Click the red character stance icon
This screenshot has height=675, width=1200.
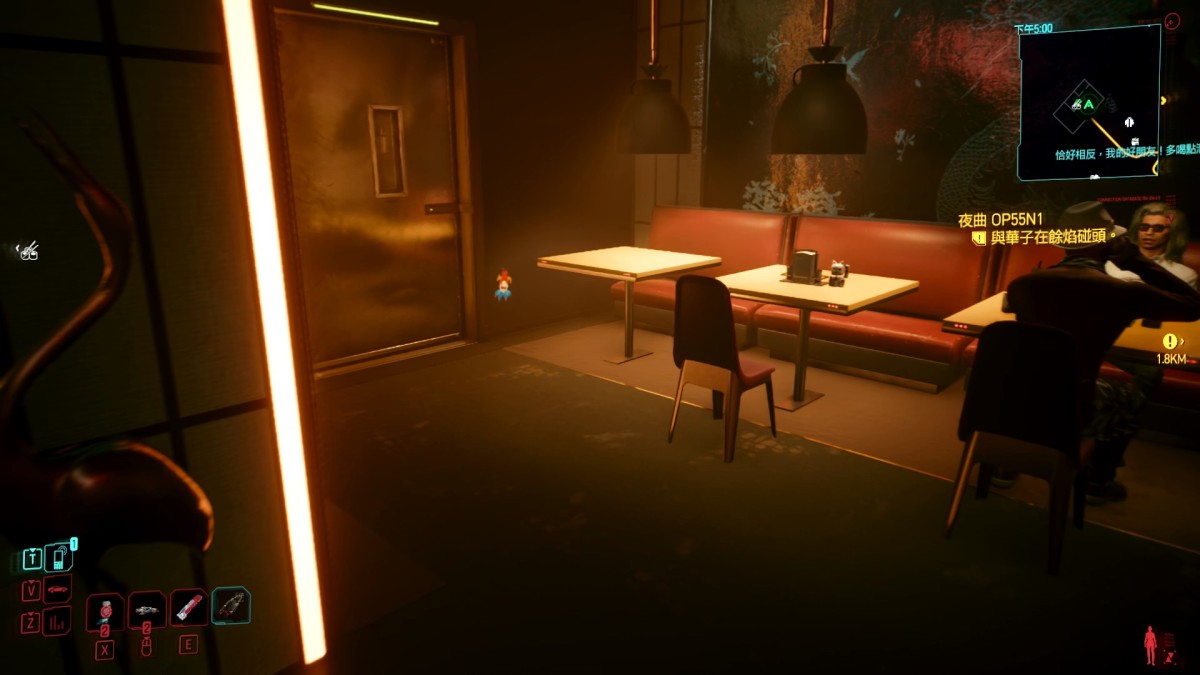click(x=1150, y=644)
